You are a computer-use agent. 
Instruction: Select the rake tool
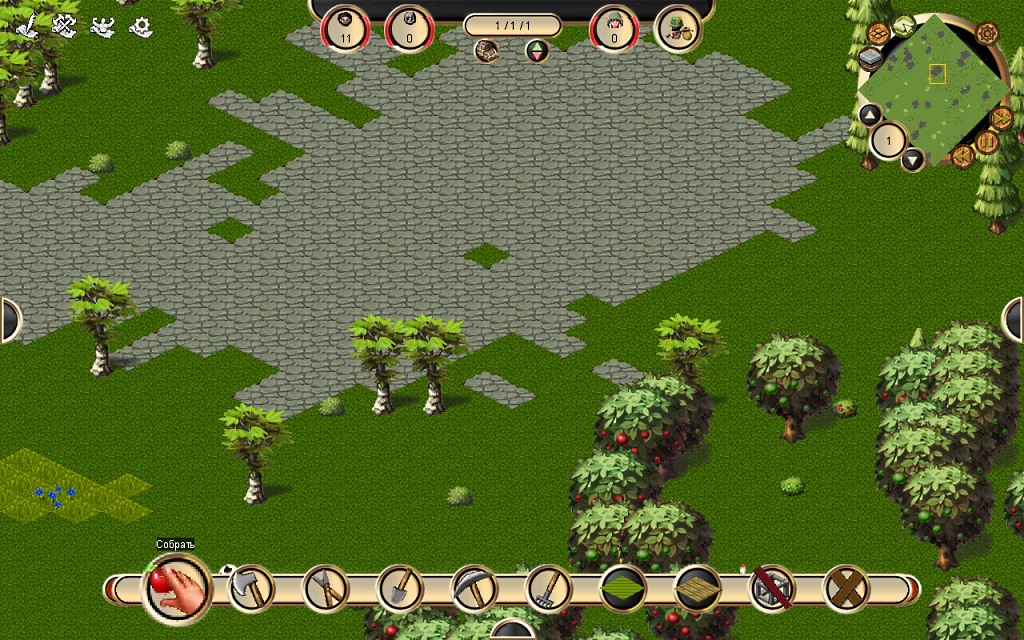[x=548, y=588]
